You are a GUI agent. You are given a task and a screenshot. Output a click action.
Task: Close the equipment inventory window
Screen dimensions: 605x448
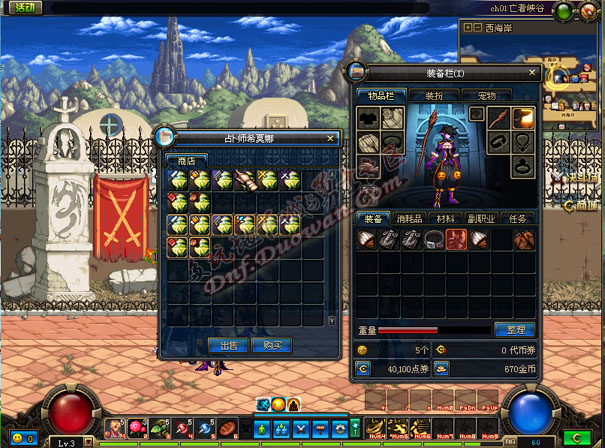coord(530,74)
